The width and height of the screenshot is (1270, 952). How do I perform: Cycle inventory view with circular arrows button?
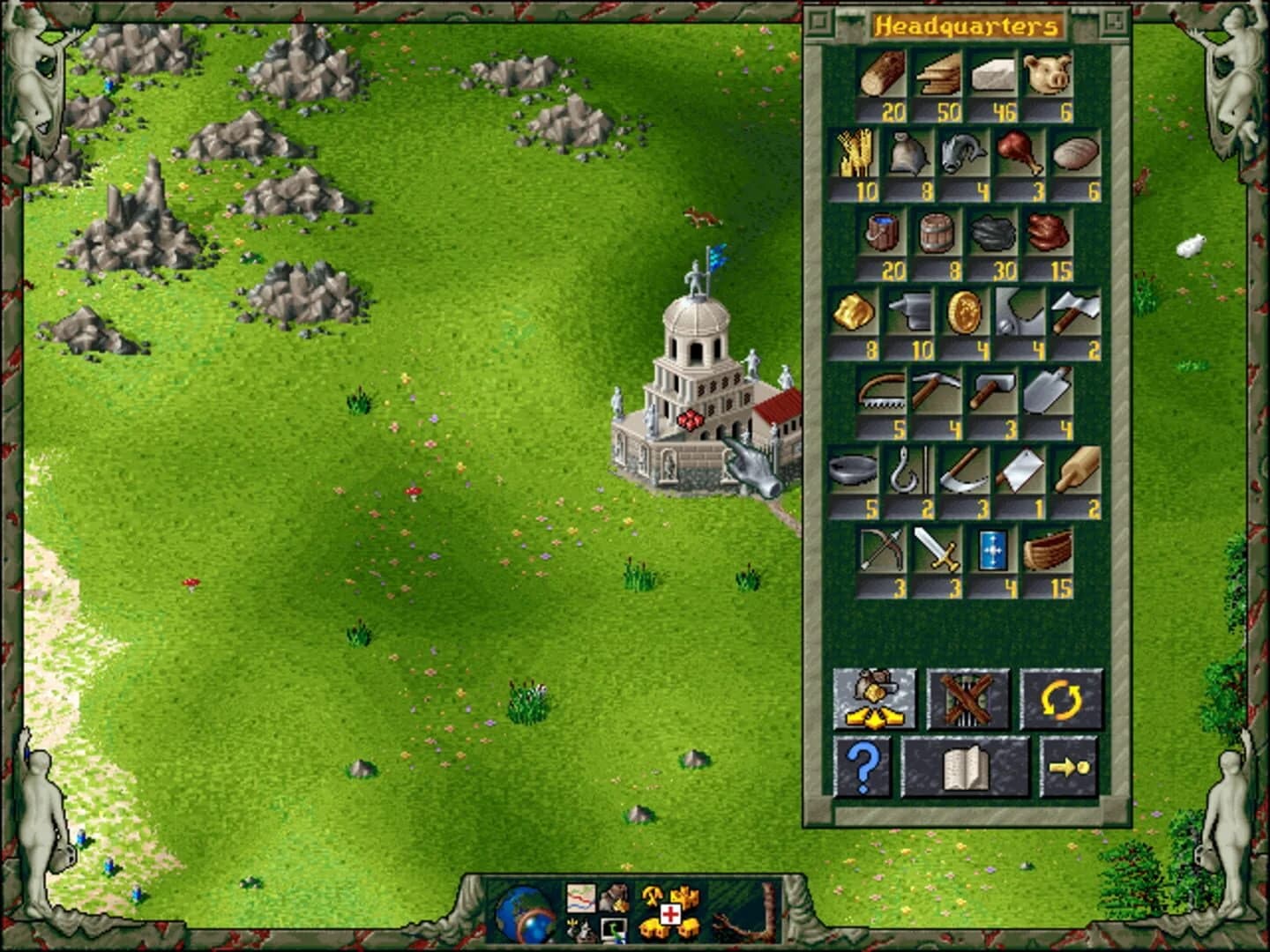pos(1063,699)
